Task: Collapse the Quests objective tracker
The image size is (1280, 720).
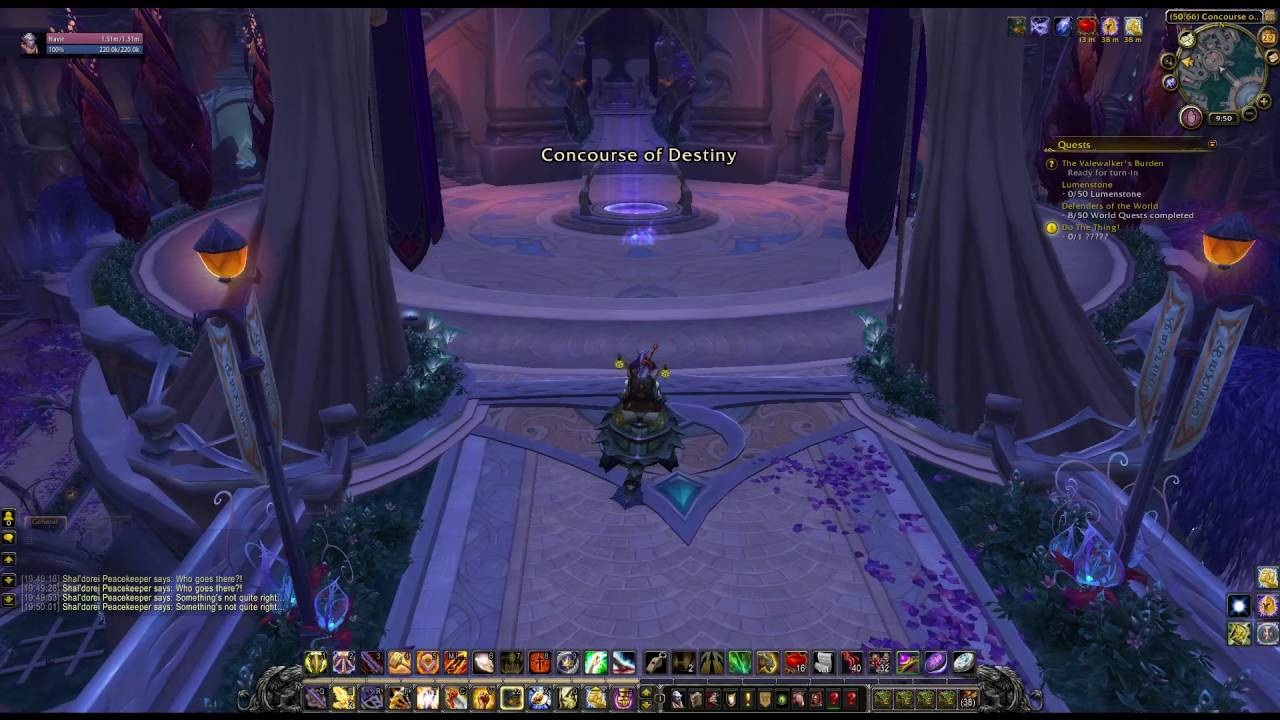Action: pyautogui.click(x=1211, y=144)
